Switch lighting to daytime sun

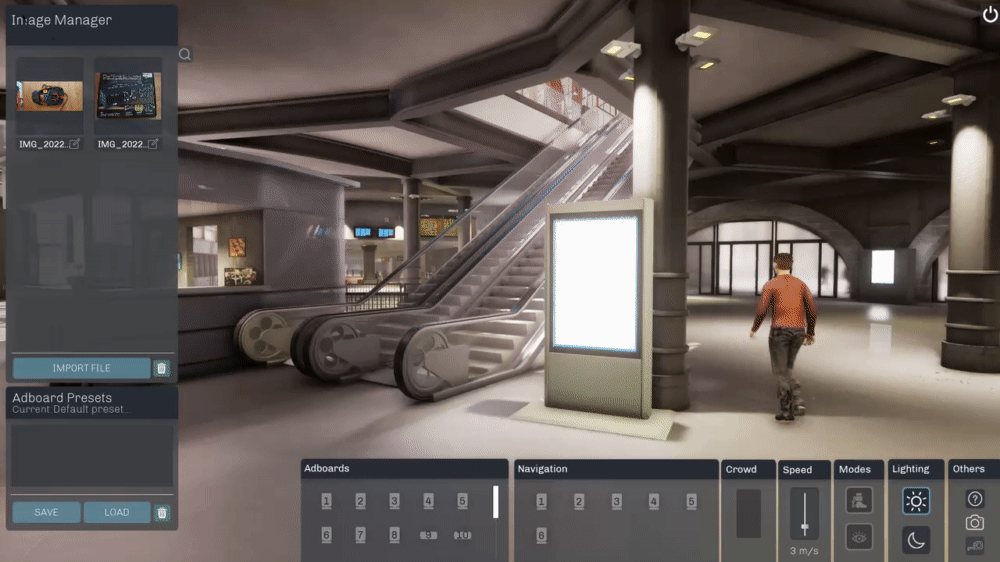[916, 501]
